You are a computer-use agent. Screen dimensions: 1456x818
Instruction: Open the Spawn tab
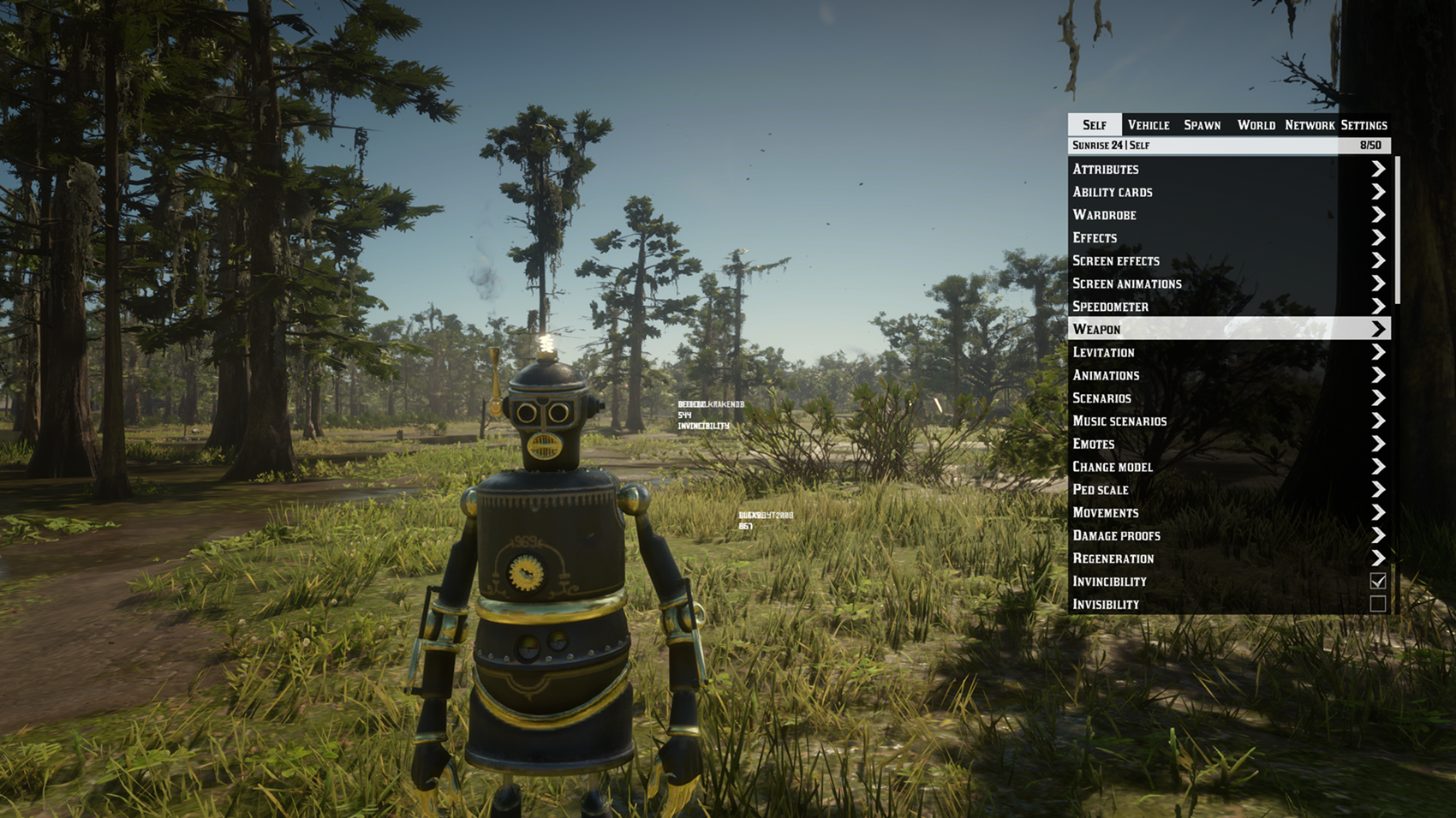1202,125
